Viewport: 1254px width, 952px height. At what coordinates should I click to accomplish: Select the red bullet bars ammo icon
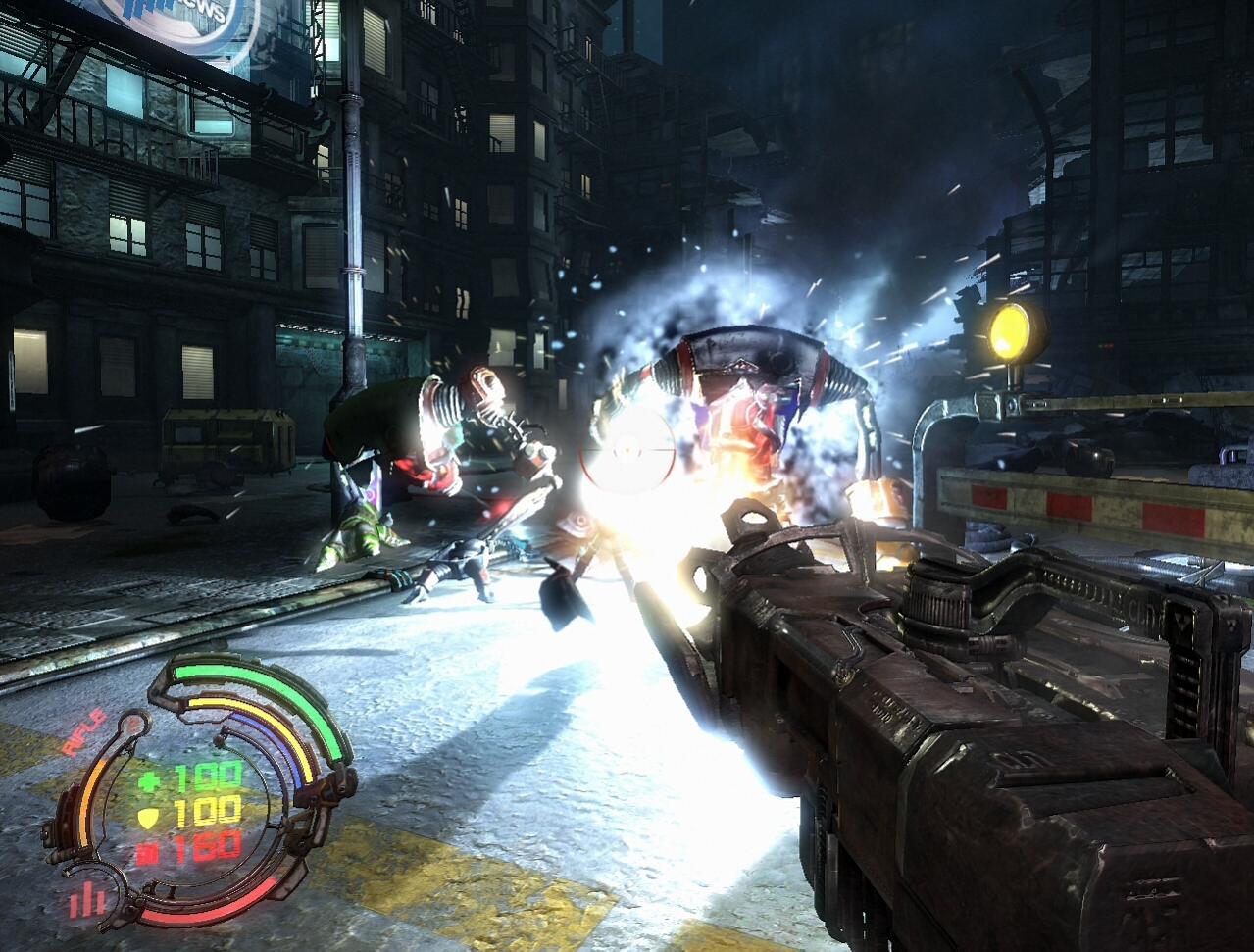[x=87, y=899]
